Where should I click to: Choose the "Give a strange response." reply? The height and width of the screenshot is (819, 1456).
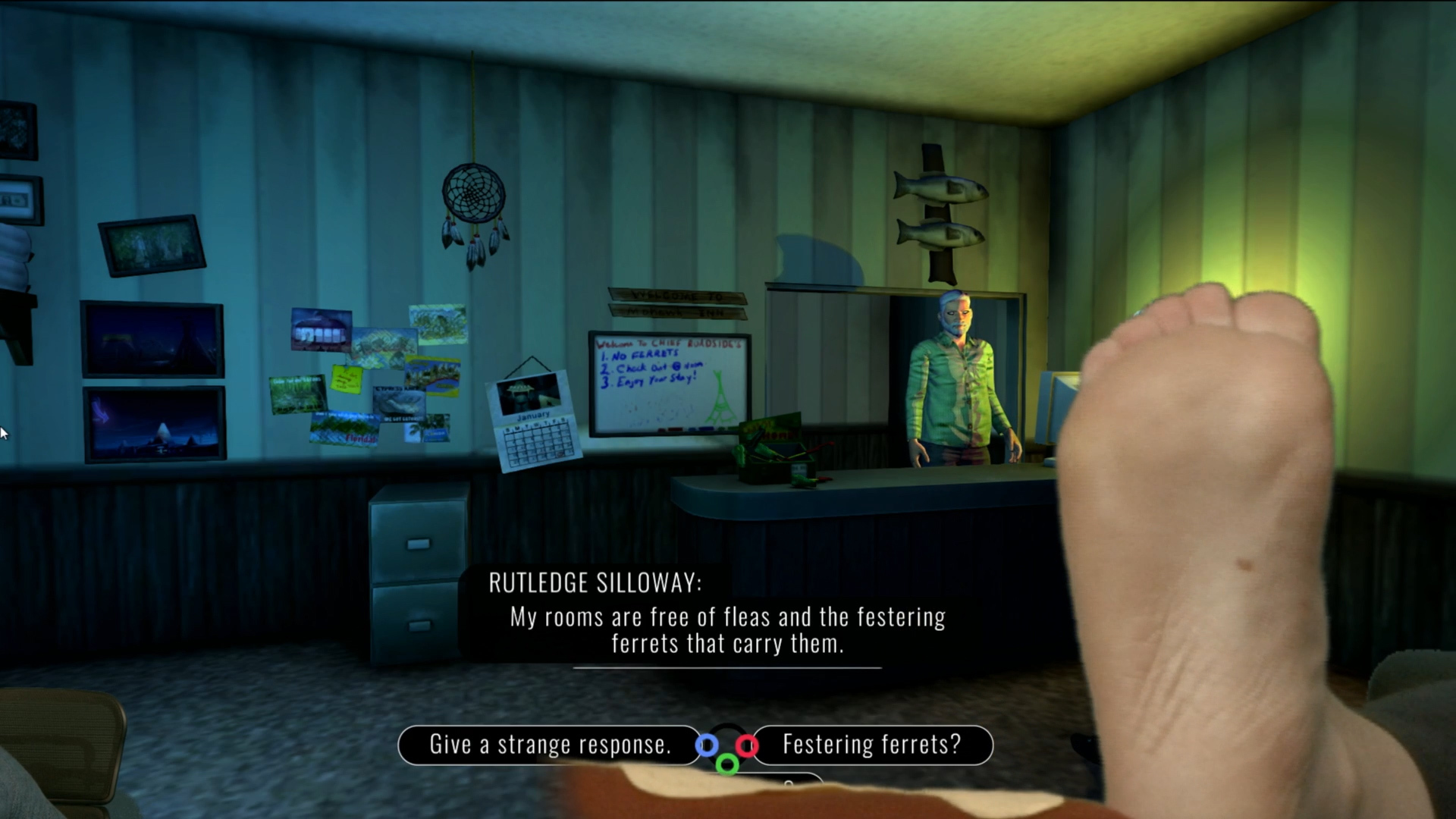pos(550,745)
